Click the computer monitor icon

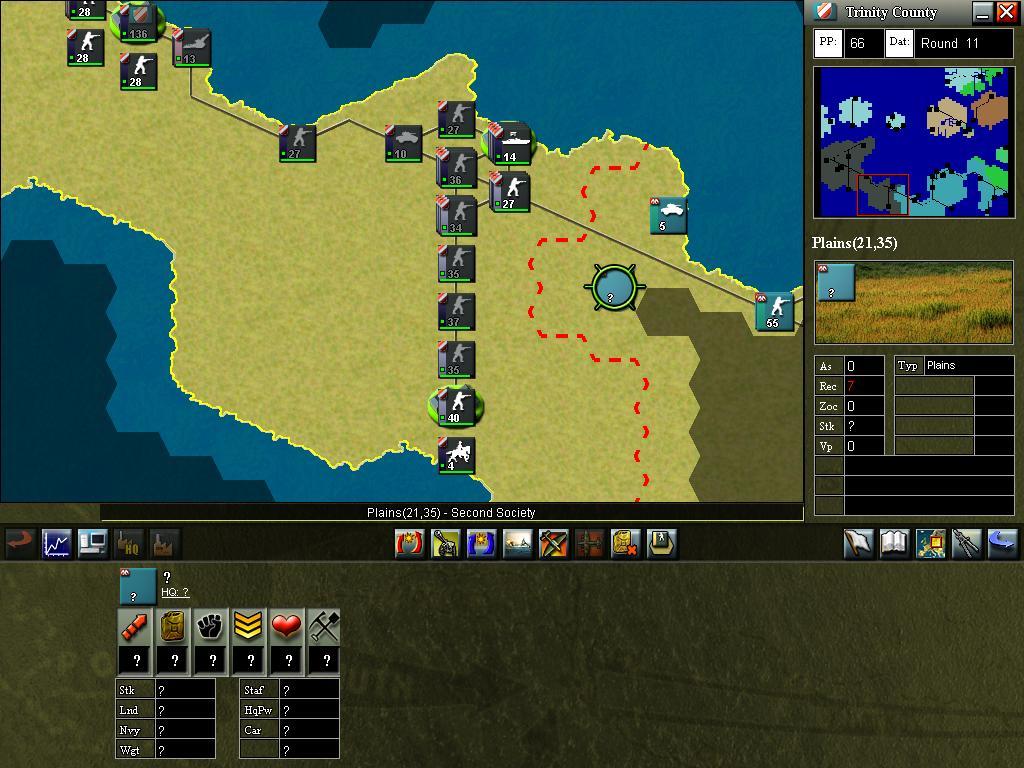[93, 543]
